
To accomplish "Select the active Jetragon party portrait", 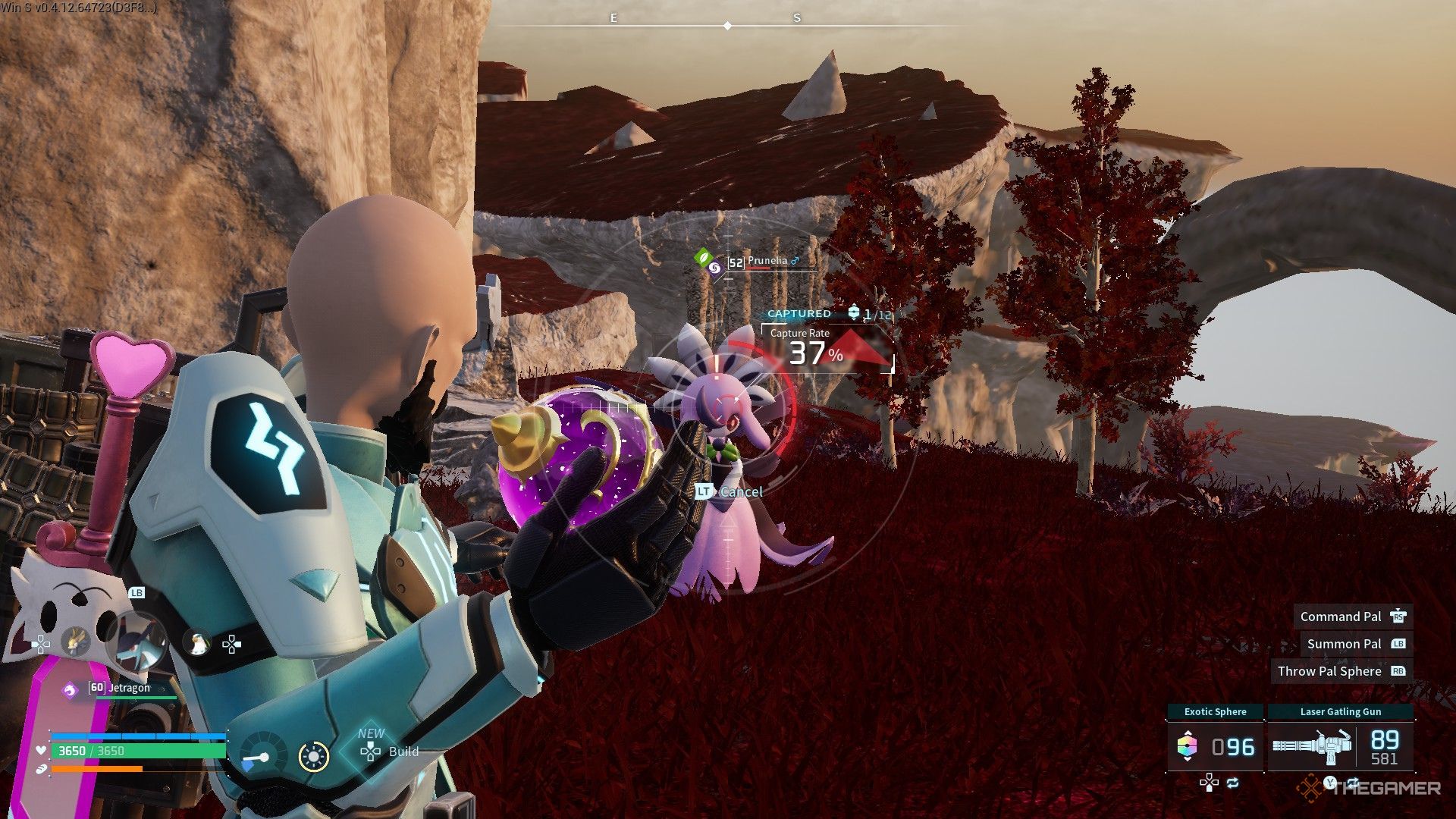I will pyautogui.click(x=136, y=642).
